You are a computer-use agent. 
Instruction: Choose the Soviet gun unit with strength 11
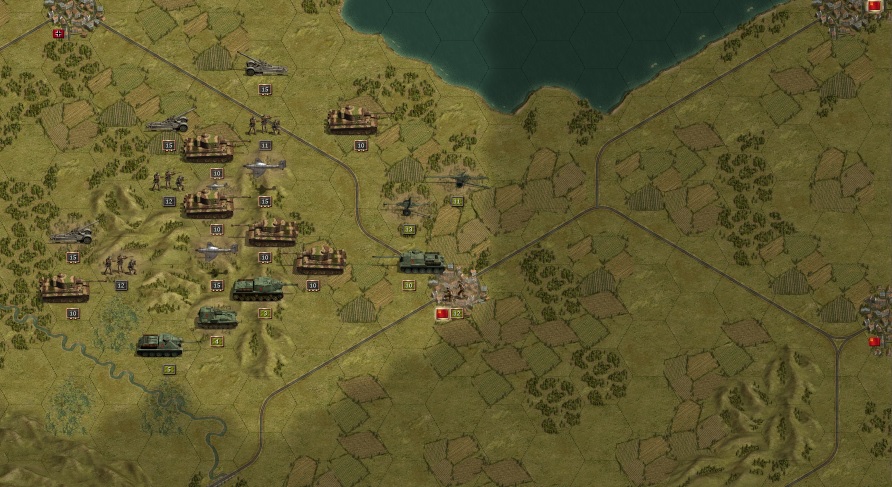[x=457, y=181]
